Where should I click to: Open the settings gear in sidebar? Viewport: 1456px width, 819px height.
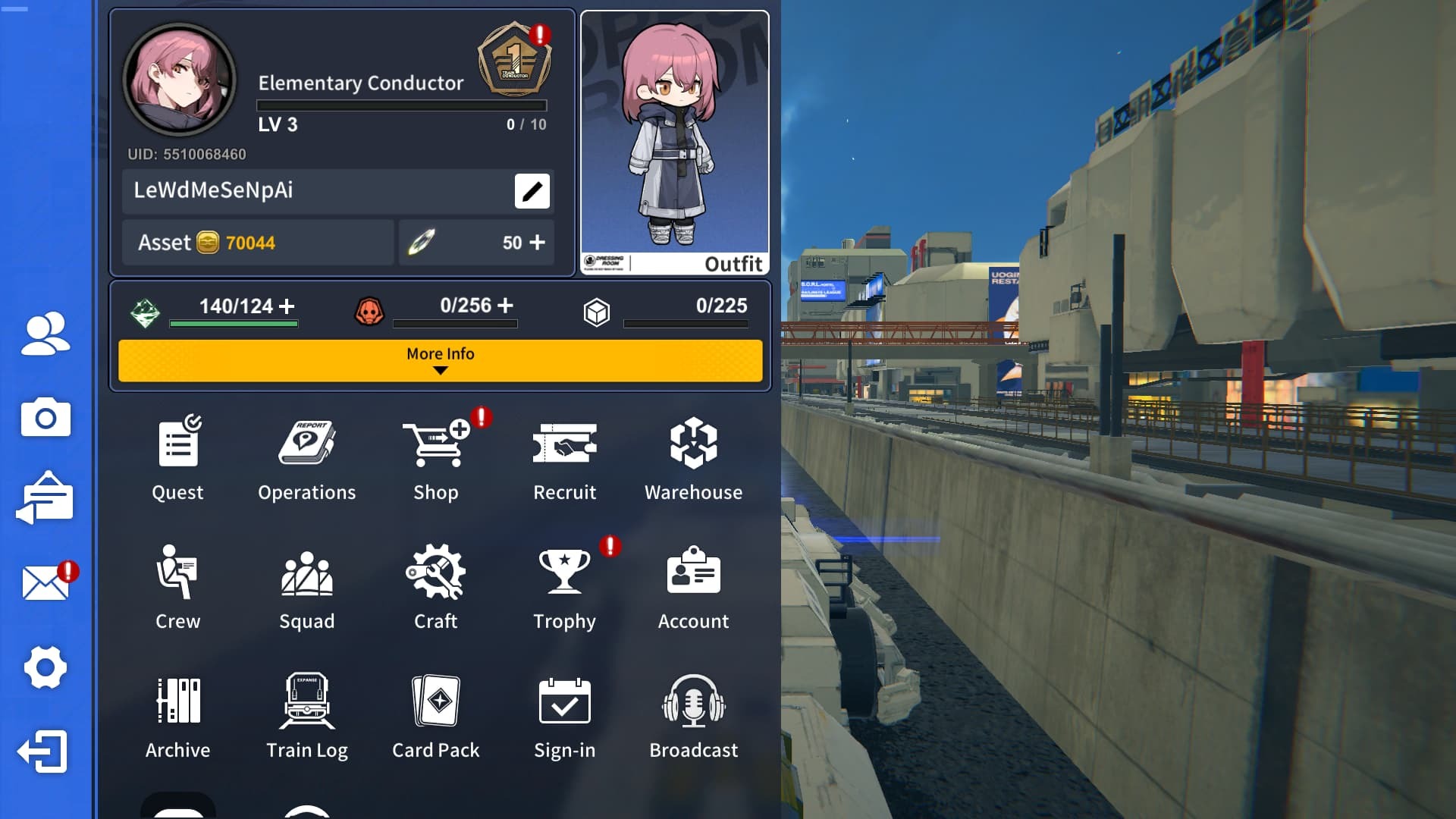44,667
